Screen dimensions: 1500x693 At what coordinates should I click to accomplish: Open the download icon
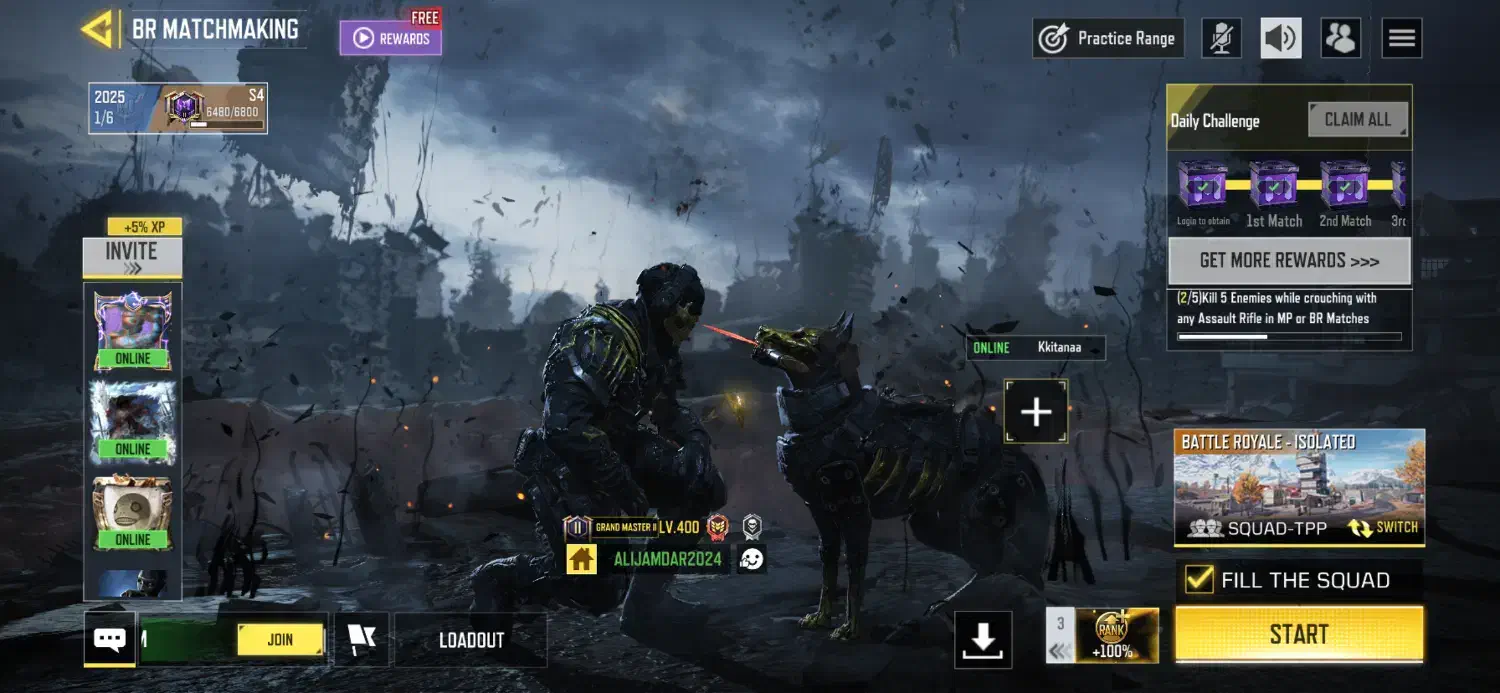[x=983, y=640]
